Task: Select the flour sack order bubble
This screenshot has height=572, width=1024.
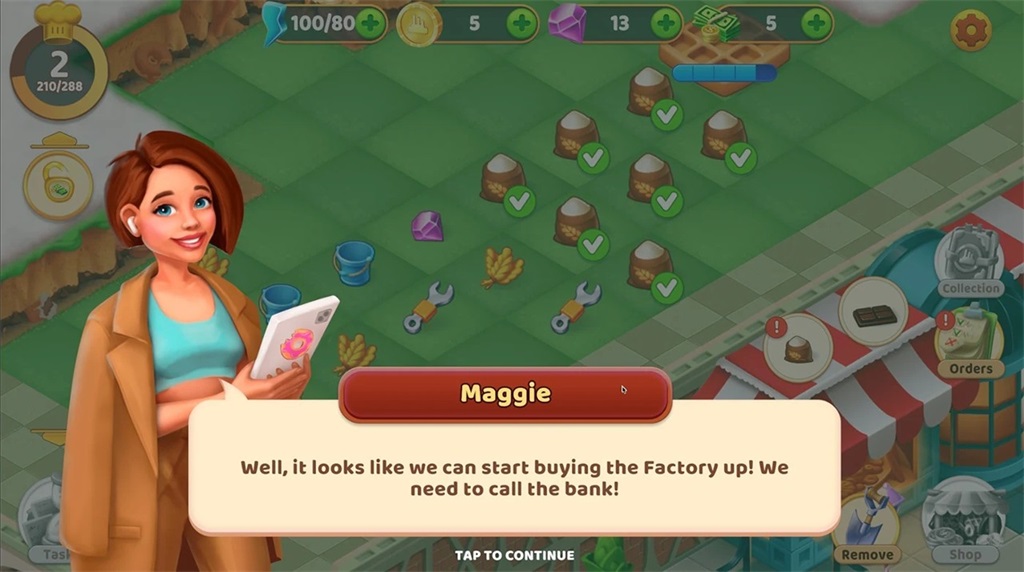Action: click(798, 348)
